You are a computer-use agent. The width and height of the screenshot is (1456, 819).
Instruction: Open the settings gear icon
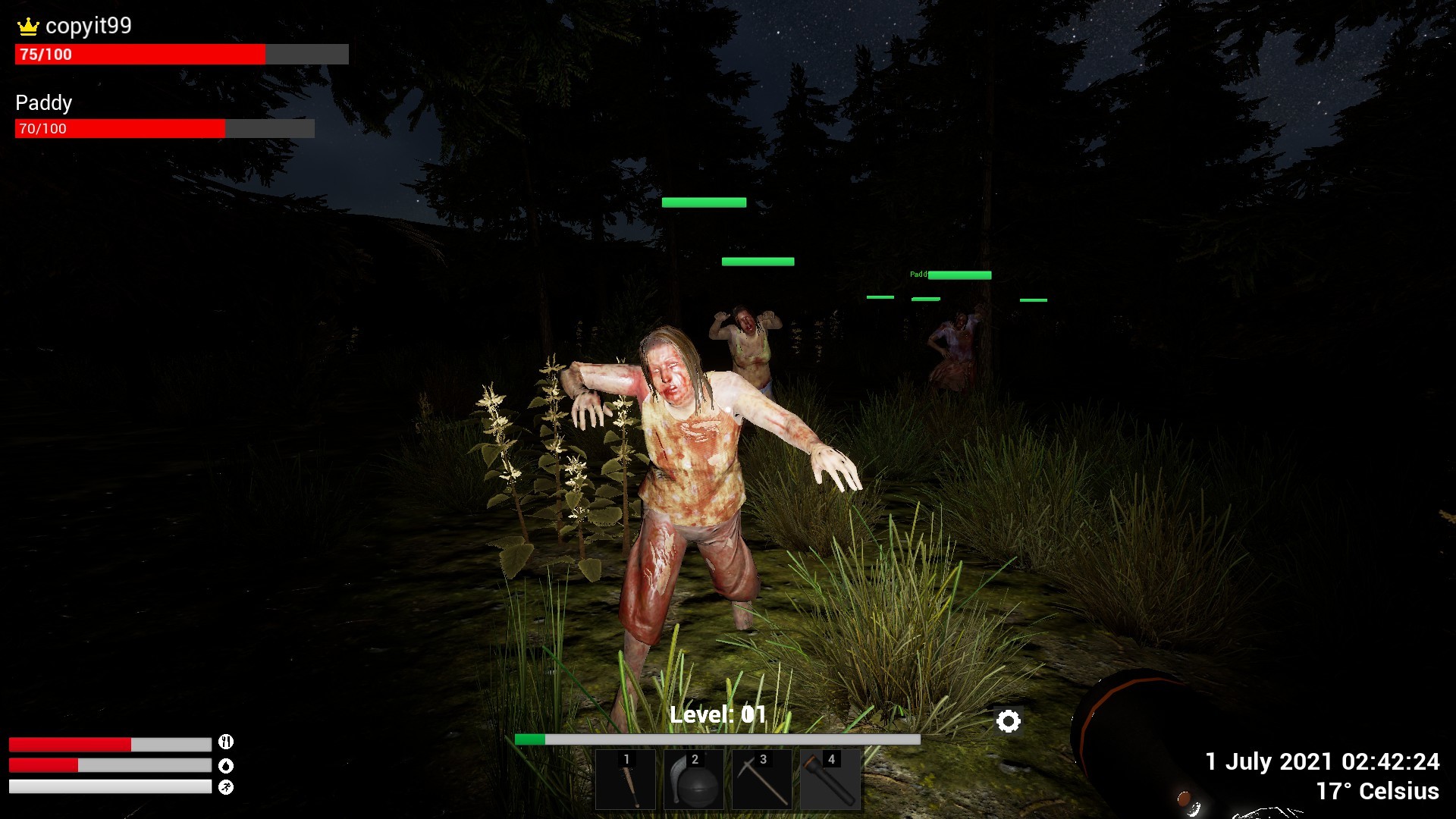1009,723
